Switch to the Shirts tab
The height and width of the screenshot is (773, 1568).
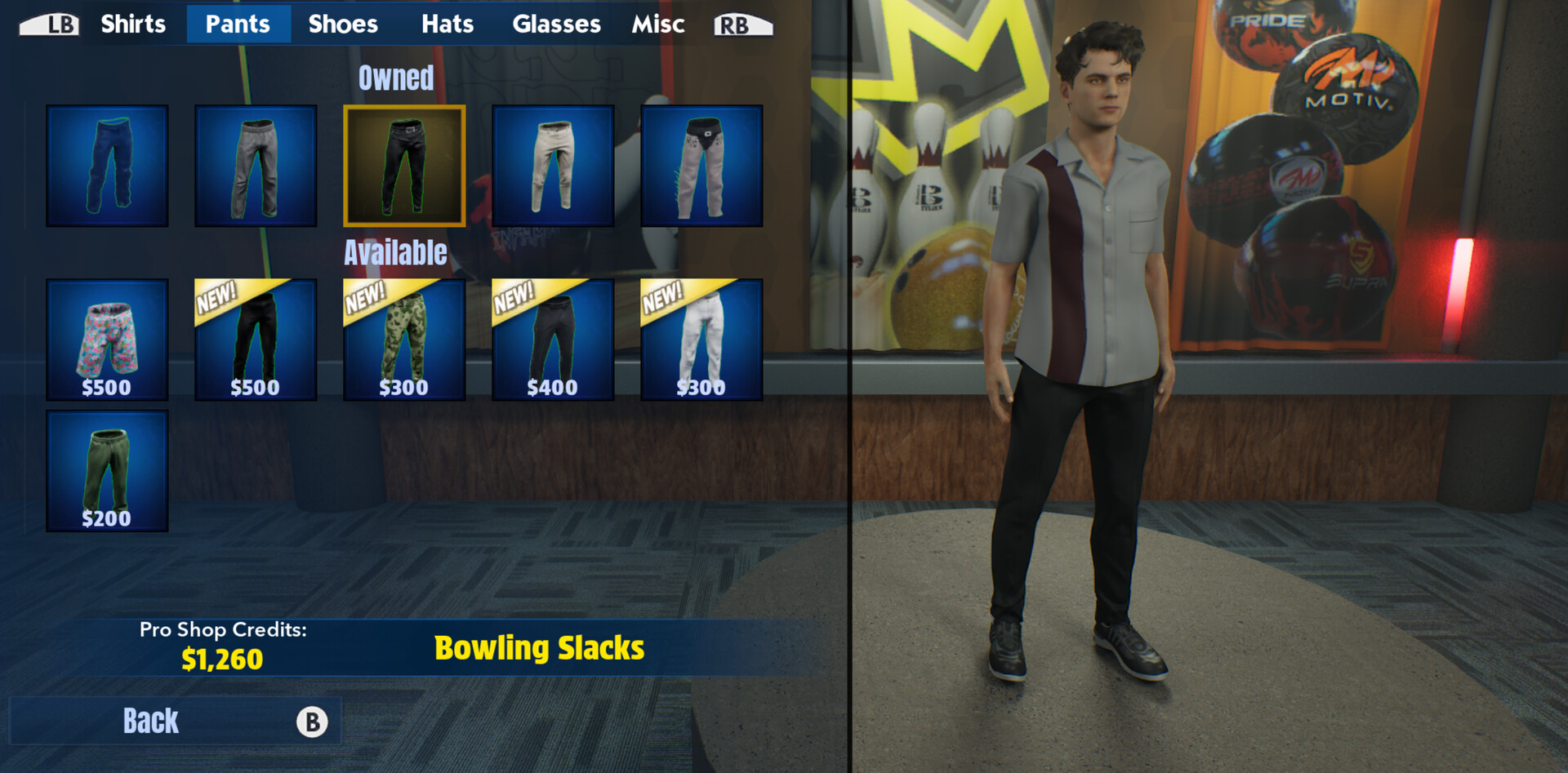tap(133, 24)
